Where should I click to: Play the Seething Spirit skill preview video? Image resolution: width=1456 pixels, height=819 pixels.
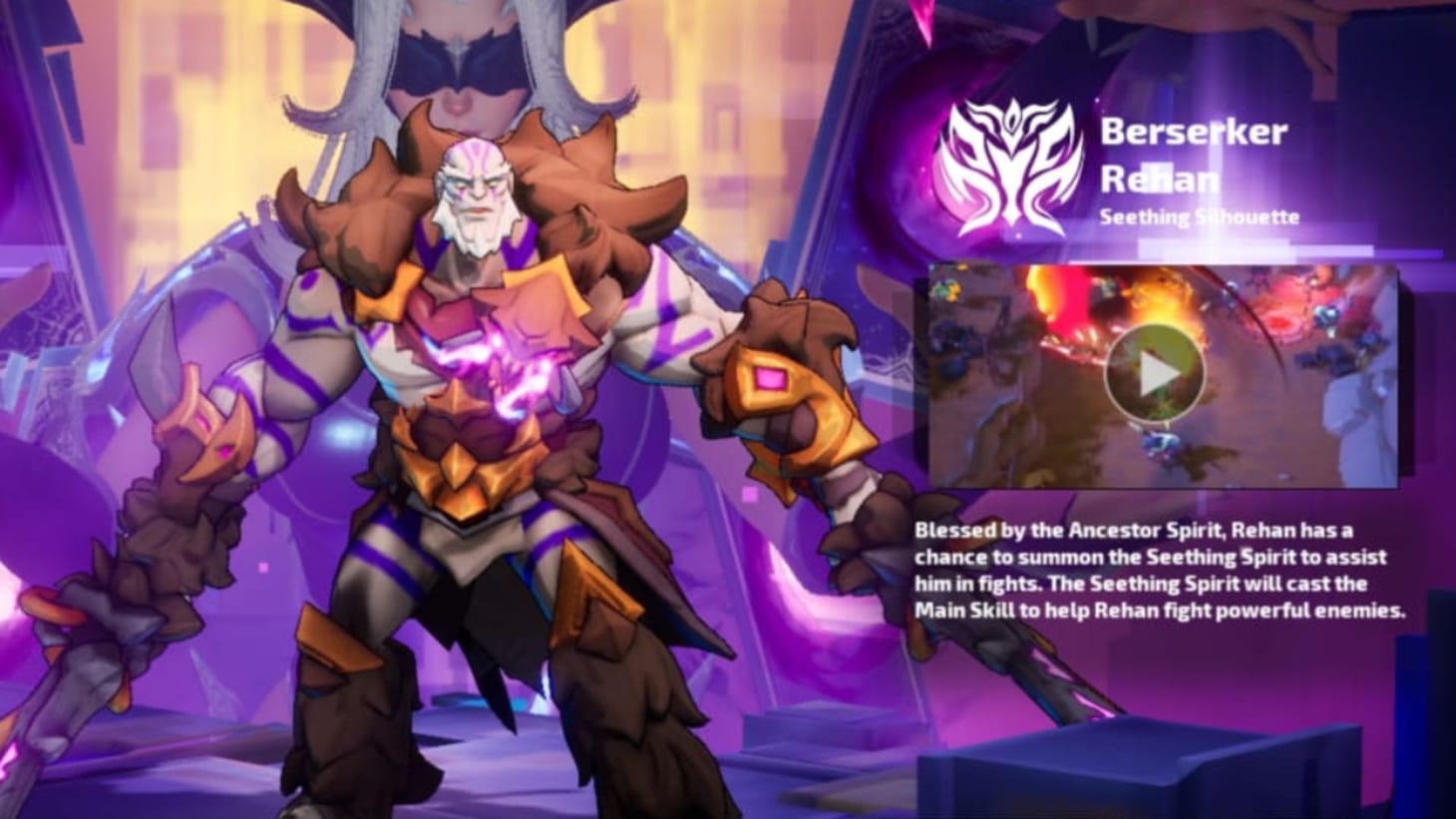pyautogui.click(x=1157, y=374)
